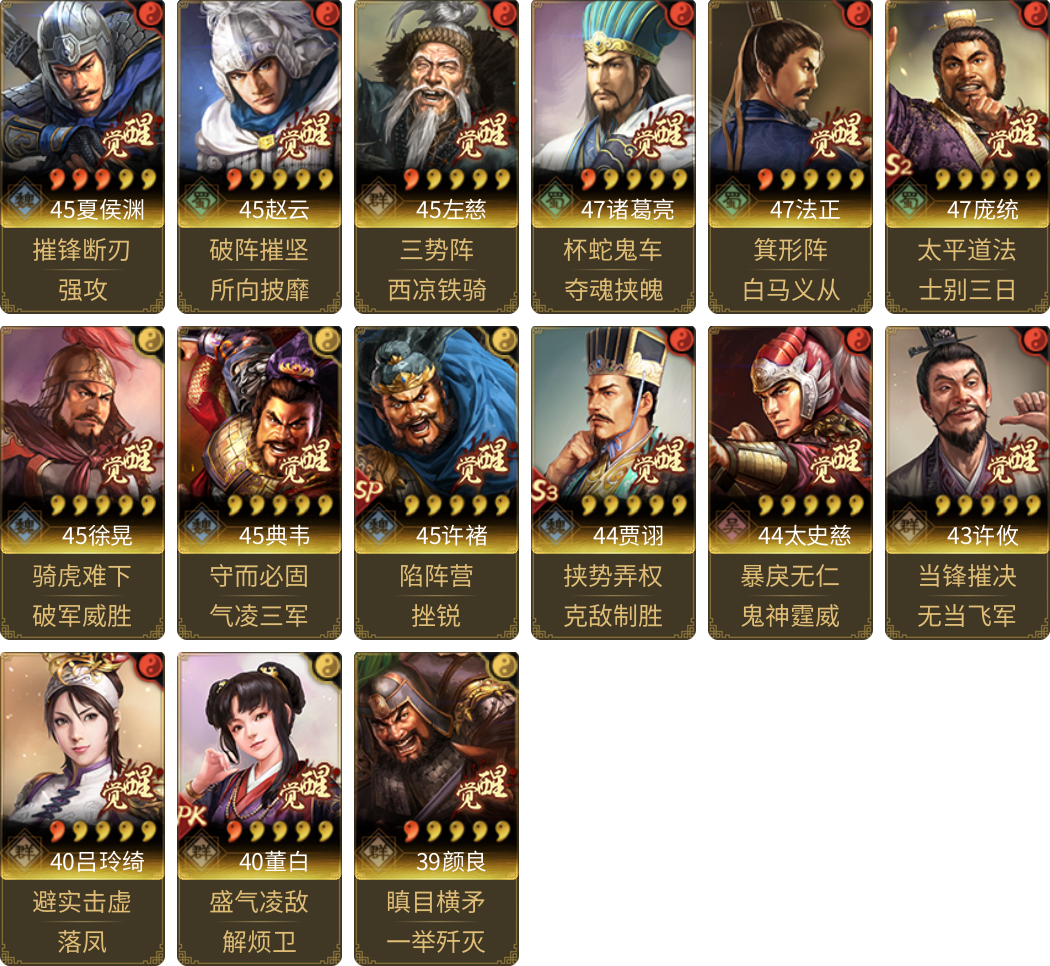Viewport: 1050px width, 966px height.
Task: Select the 吕玲绮 hero card
Action: [82, 762]
